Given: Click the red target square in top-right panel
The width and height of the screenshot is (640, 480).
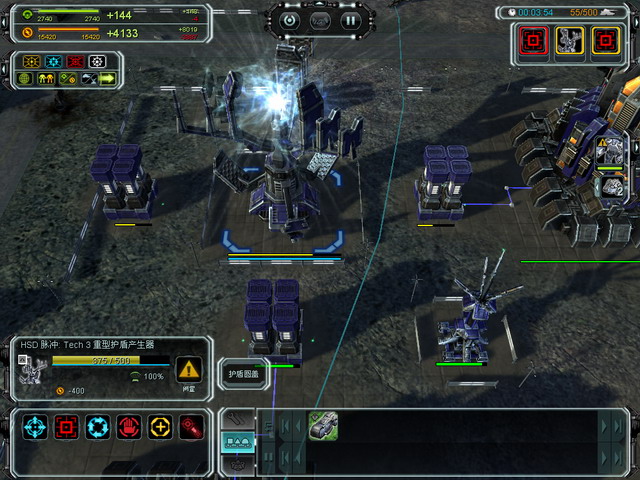Looking at the screenshot, I should pyautogui.click(x=533, y=39).
